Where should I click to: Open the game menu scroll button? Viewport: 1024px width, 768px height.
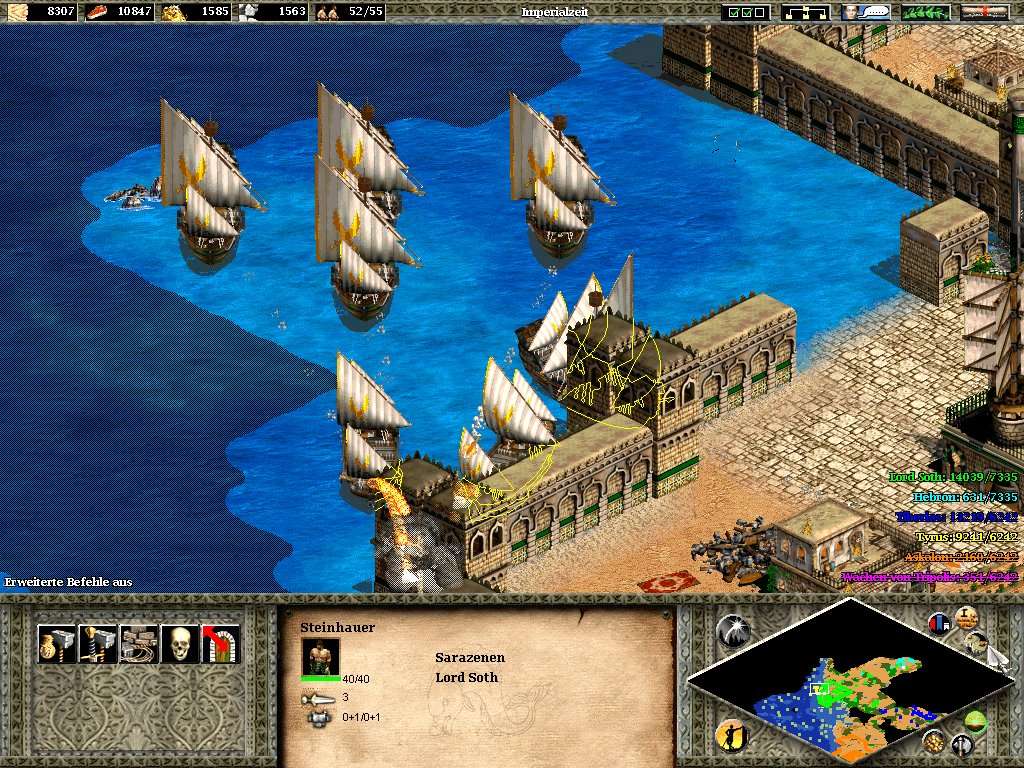984,12
